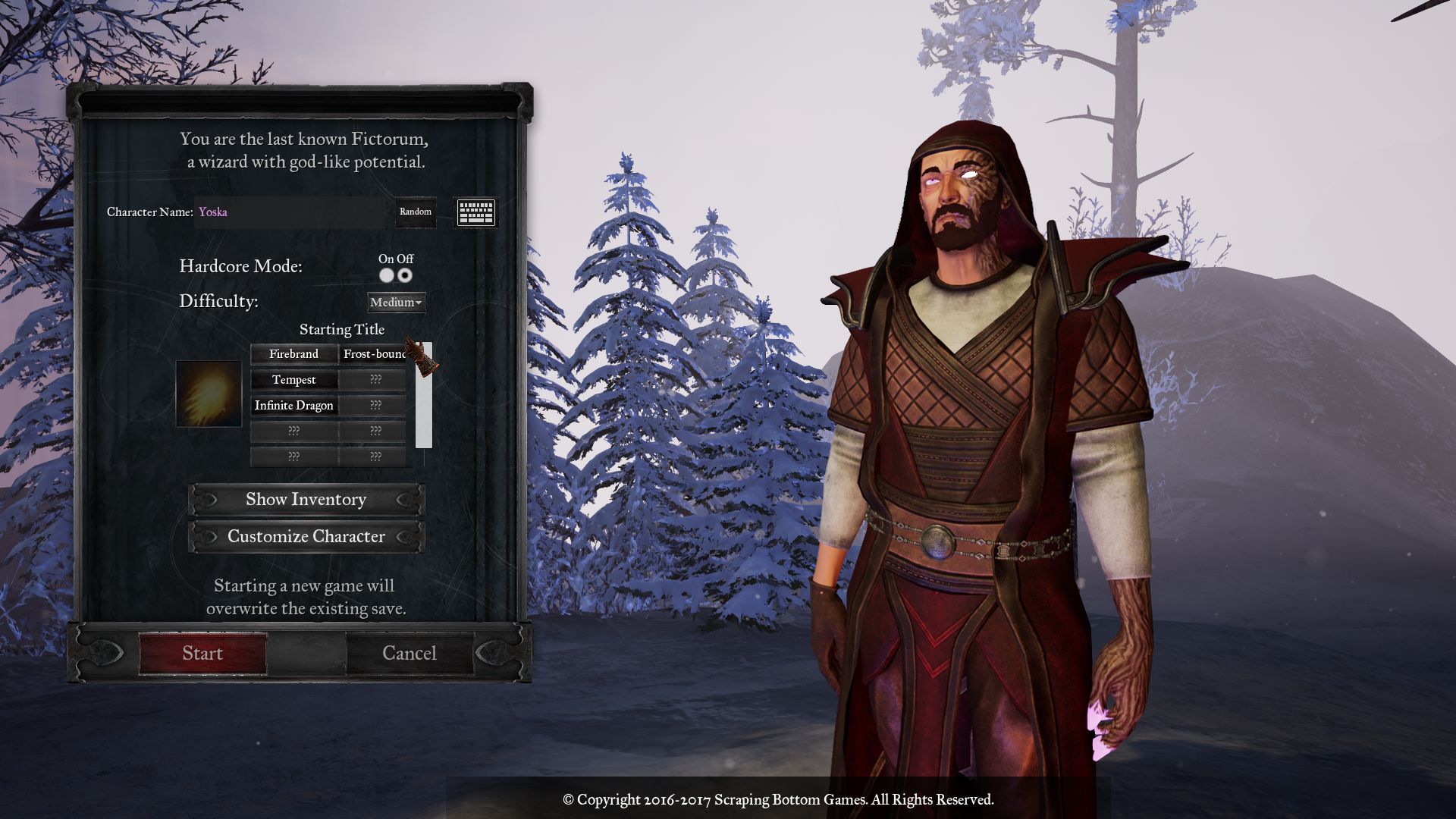
Task: Choose the Infinite Dragon title
Action: point(293,406)
